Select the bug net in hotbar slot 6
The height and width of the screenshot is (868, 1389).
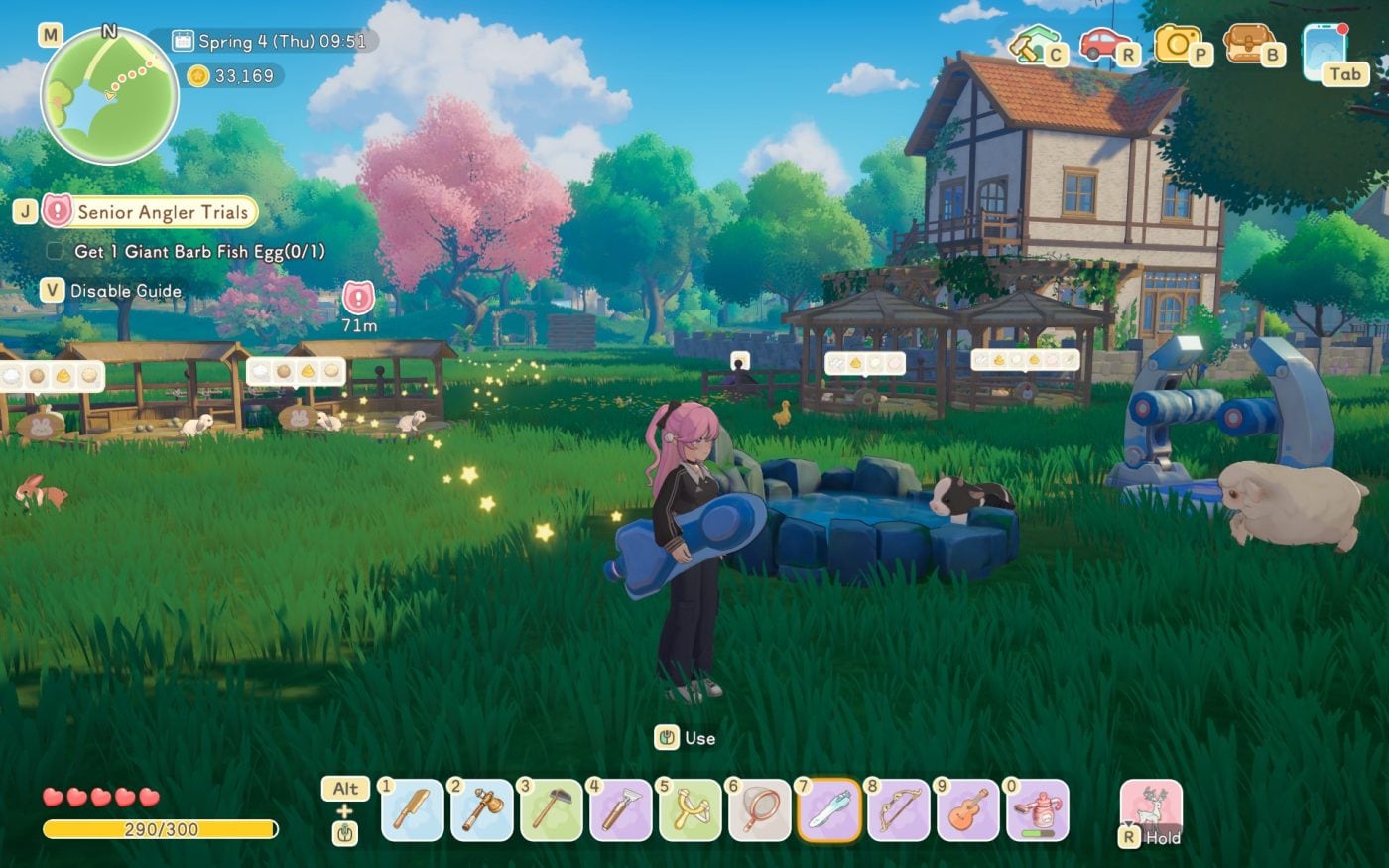click(x=759, y=813)
